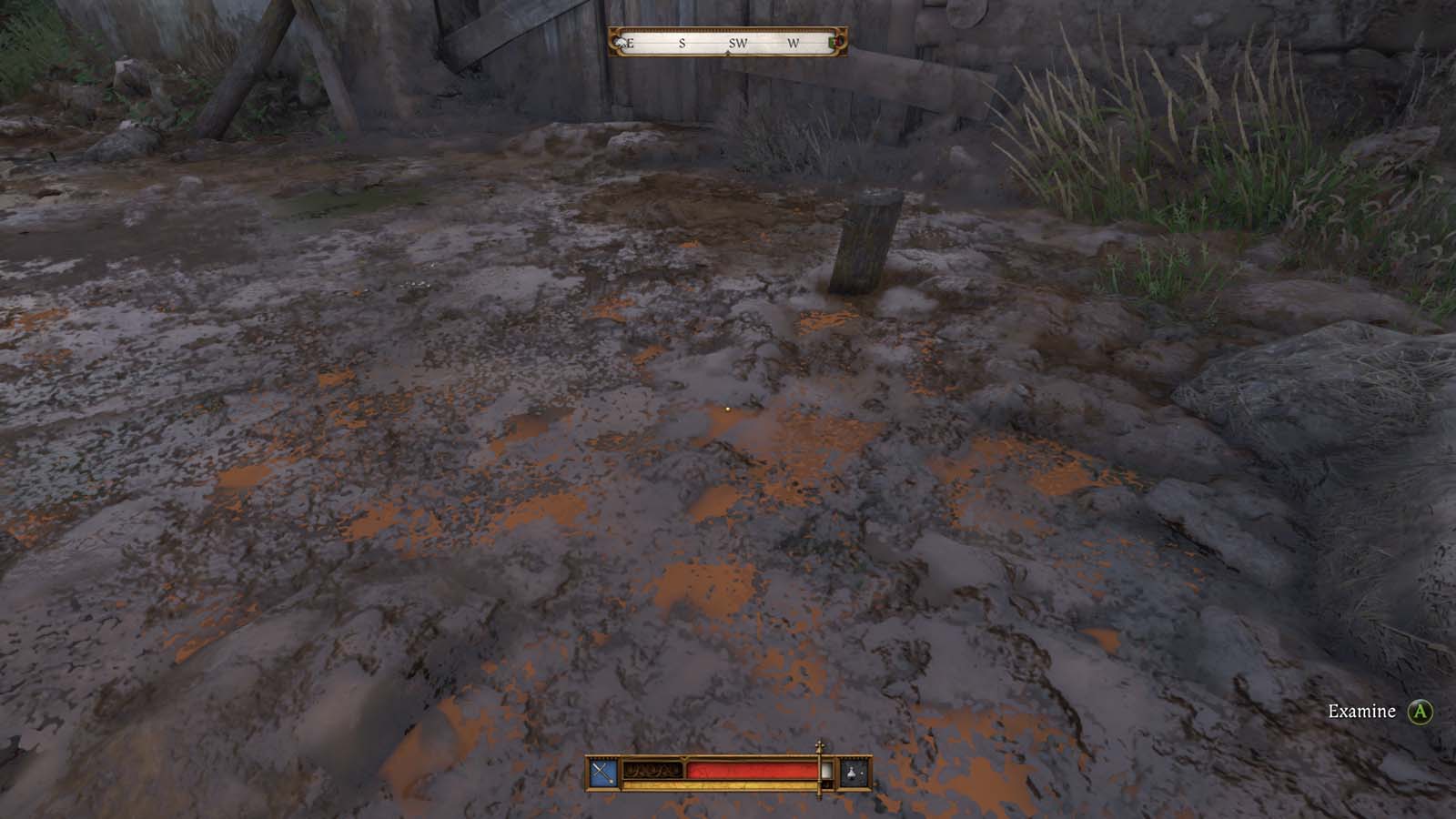
Task: Click the white crosshair dot at screen center
Action: point(728,411)
